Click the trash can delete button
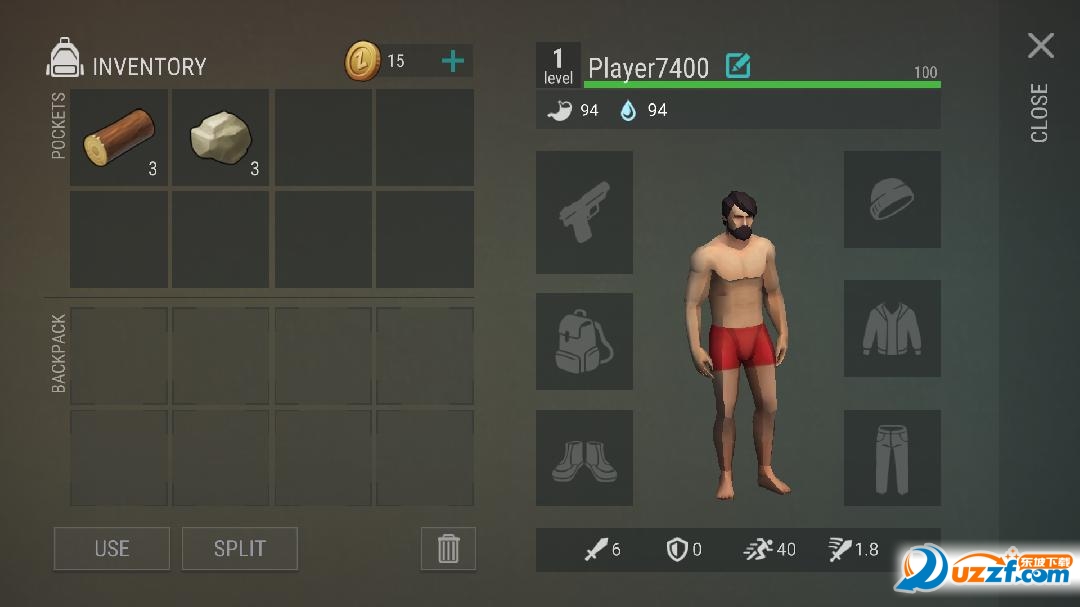 [448, 548]
